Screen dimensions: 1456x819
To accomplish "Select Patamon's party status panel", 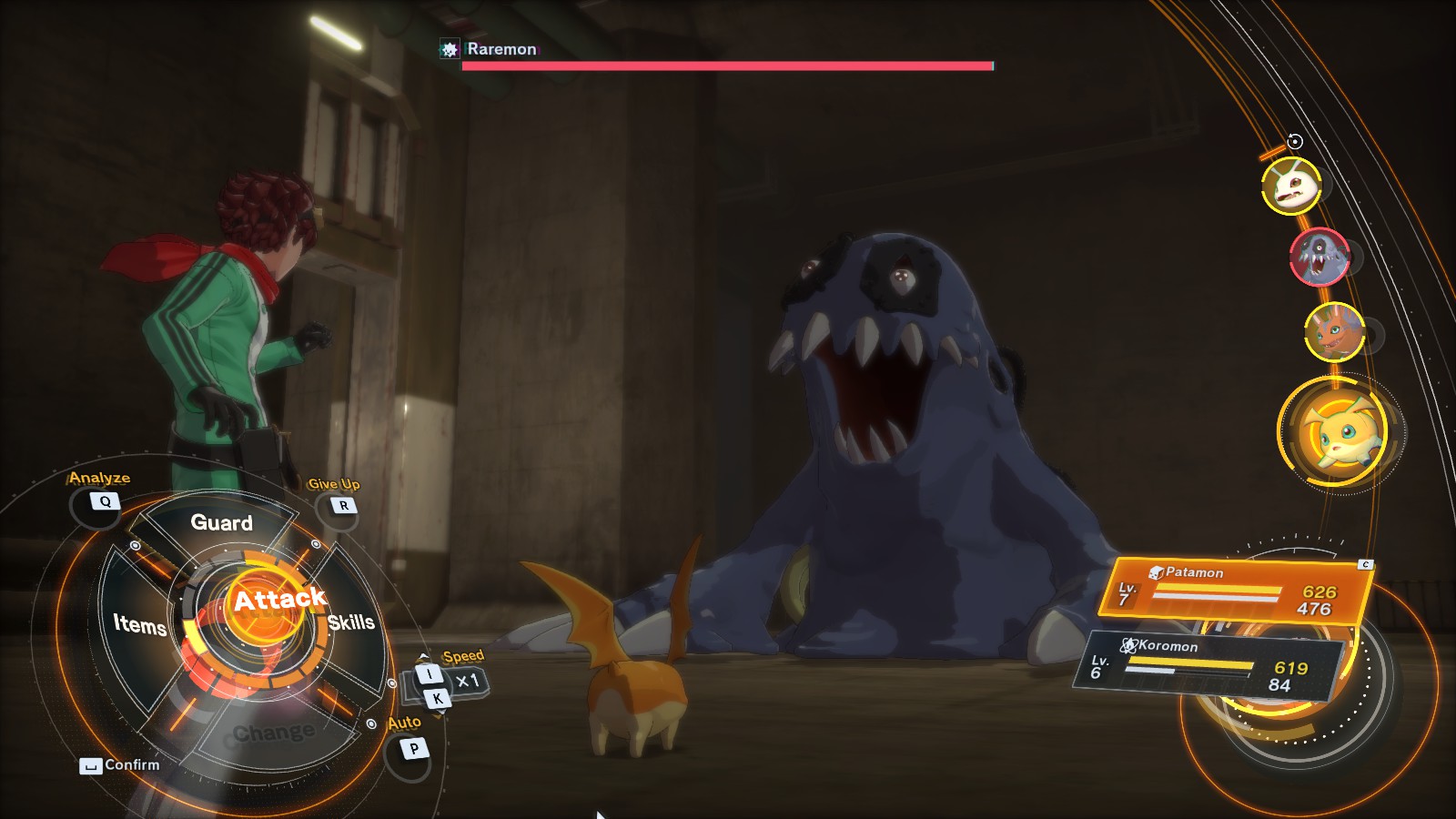I will 1236,591.
